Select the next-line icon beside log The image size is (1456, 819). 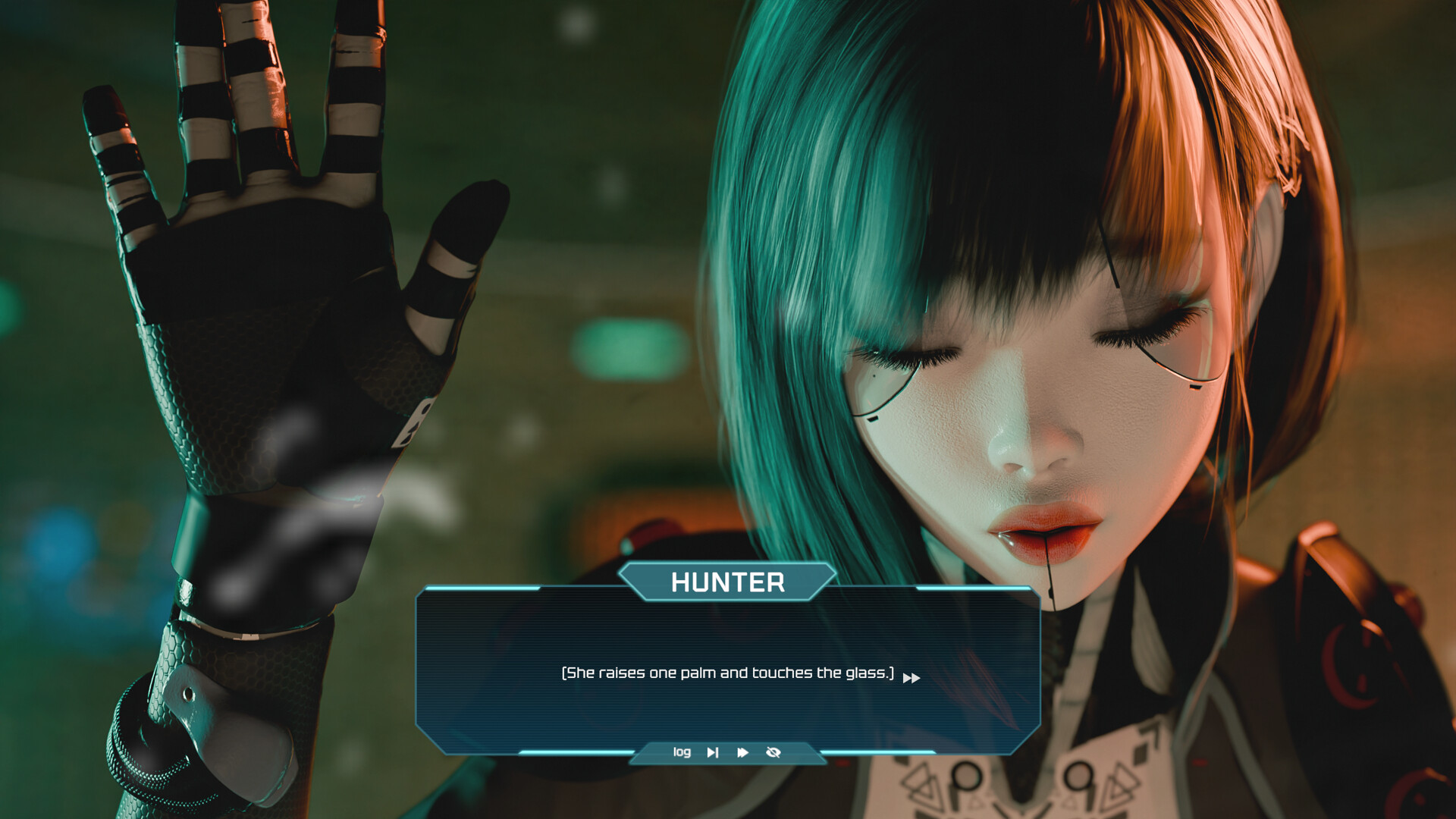pos(713,752)
